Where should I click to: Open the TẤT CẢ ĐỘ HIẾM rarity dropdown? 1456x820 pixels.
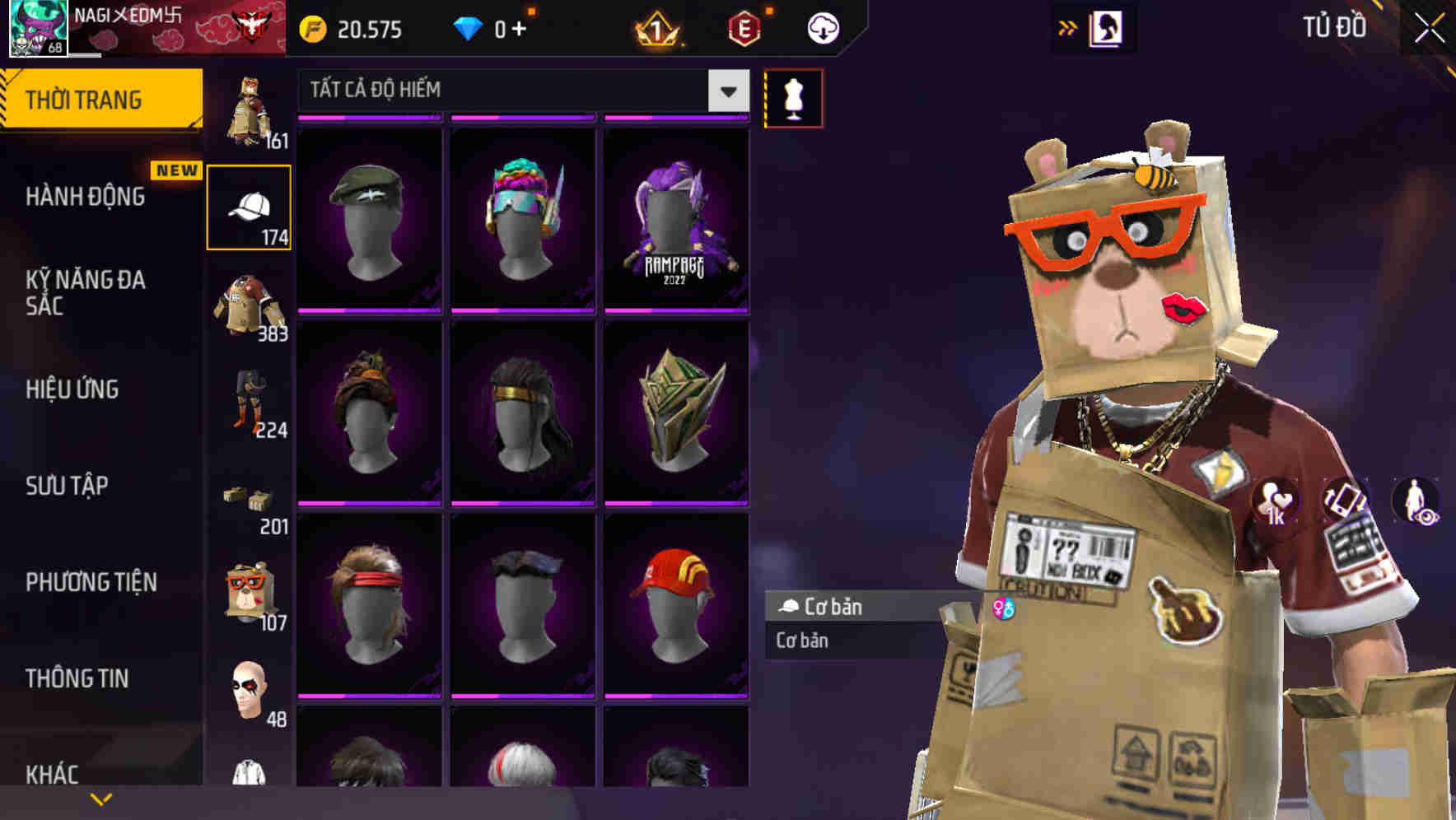pyautogui.click(x=519, y=91)
